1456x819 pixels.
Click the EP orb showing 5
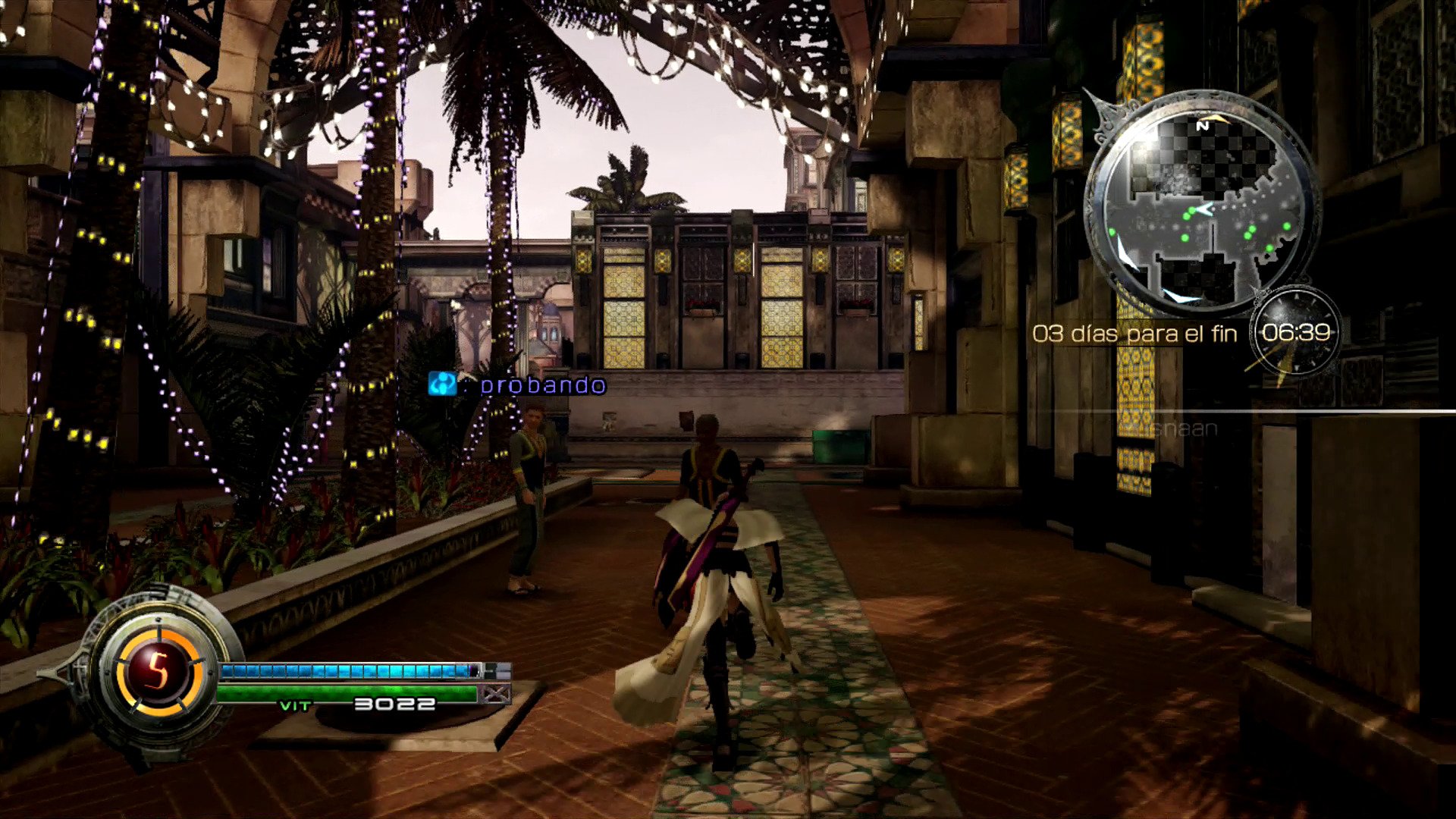click(x=158, y=670)
